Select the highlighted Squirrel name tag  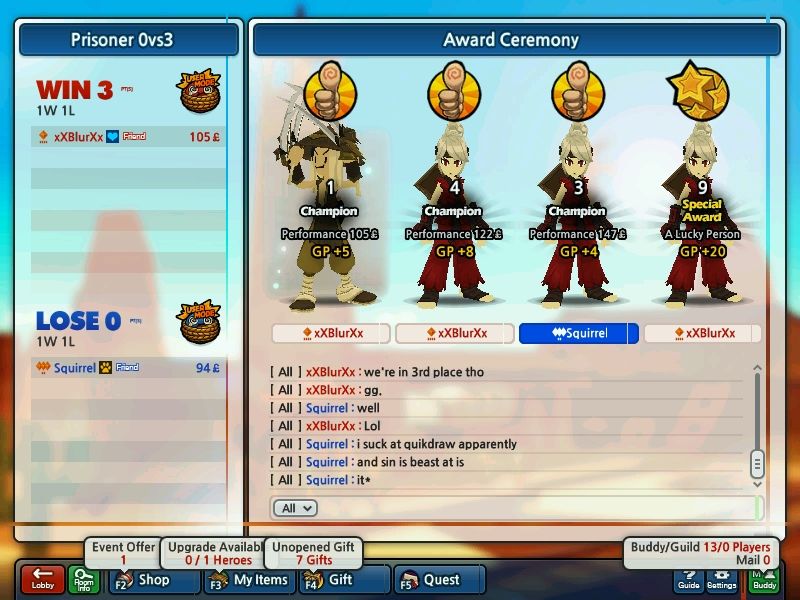click(x=579, y=333)
